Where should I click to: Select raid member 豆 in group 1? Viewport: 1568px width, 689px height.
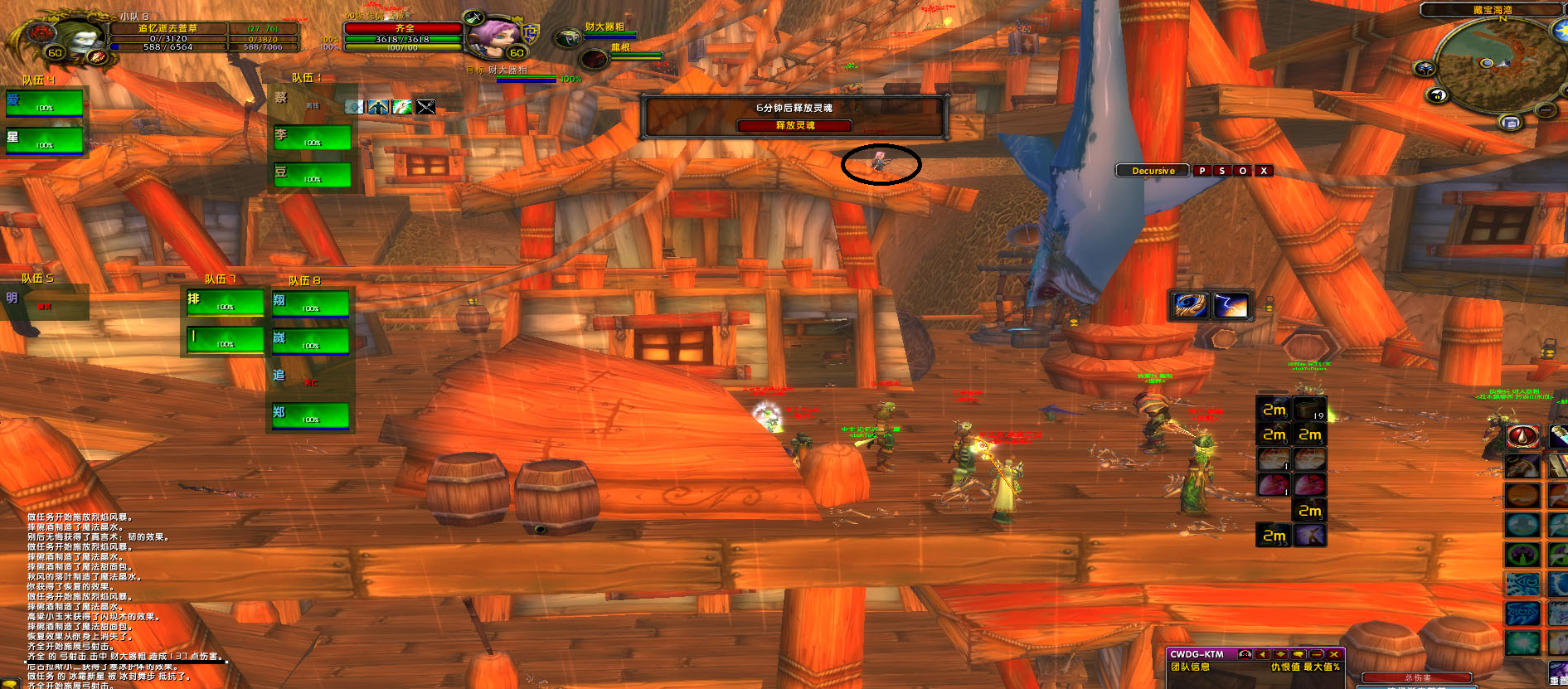(312, 175)
